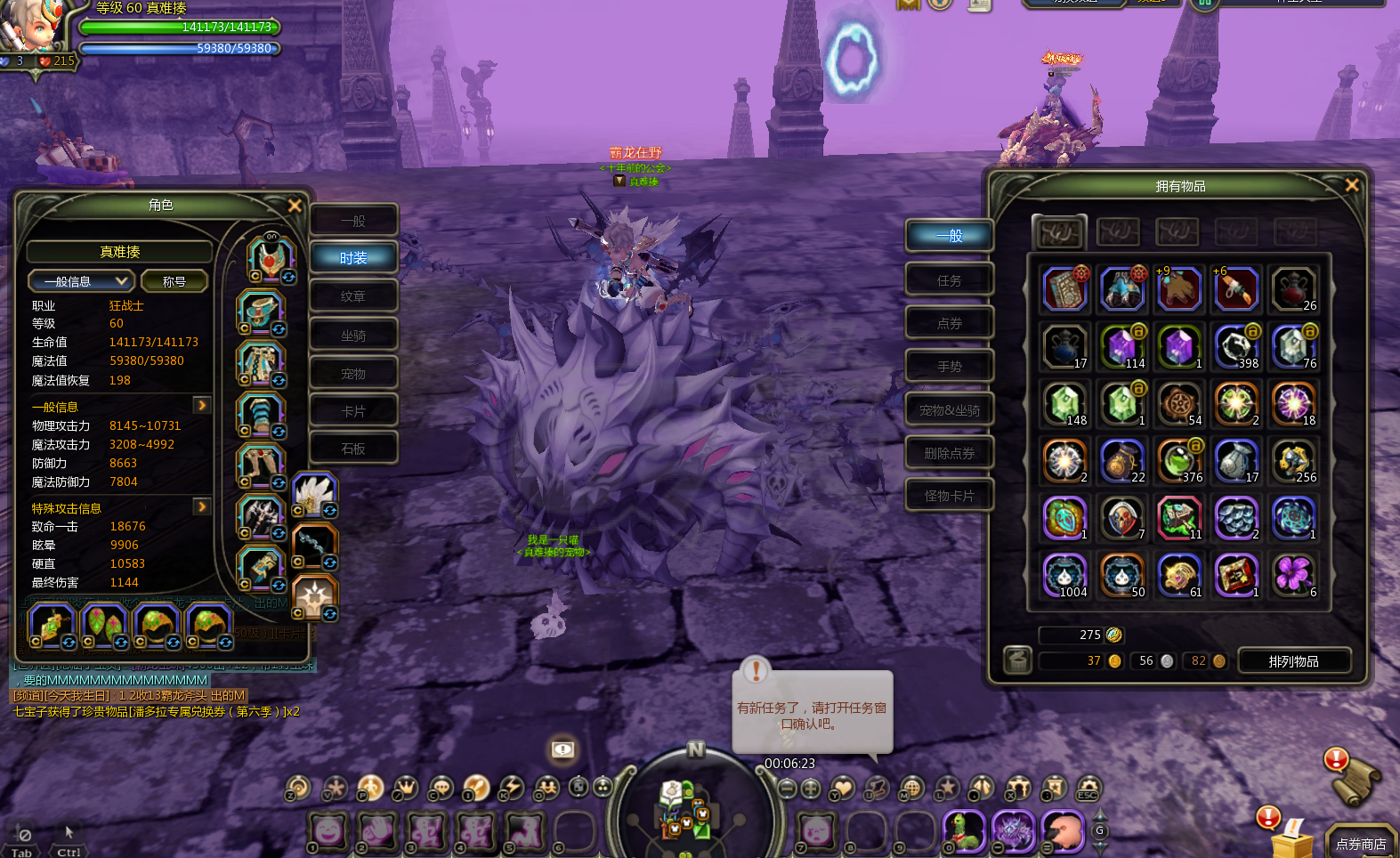Show the 宠物 pet tab
The width and height of the screenshot is (1400, 858).
tap(353, 374)
